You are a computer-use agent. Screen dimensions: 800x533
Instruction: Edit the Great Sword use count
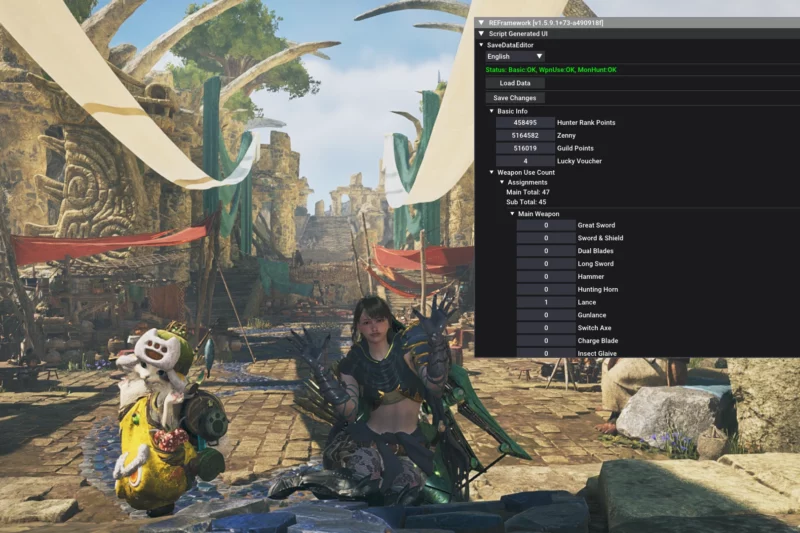click(546, 225)
